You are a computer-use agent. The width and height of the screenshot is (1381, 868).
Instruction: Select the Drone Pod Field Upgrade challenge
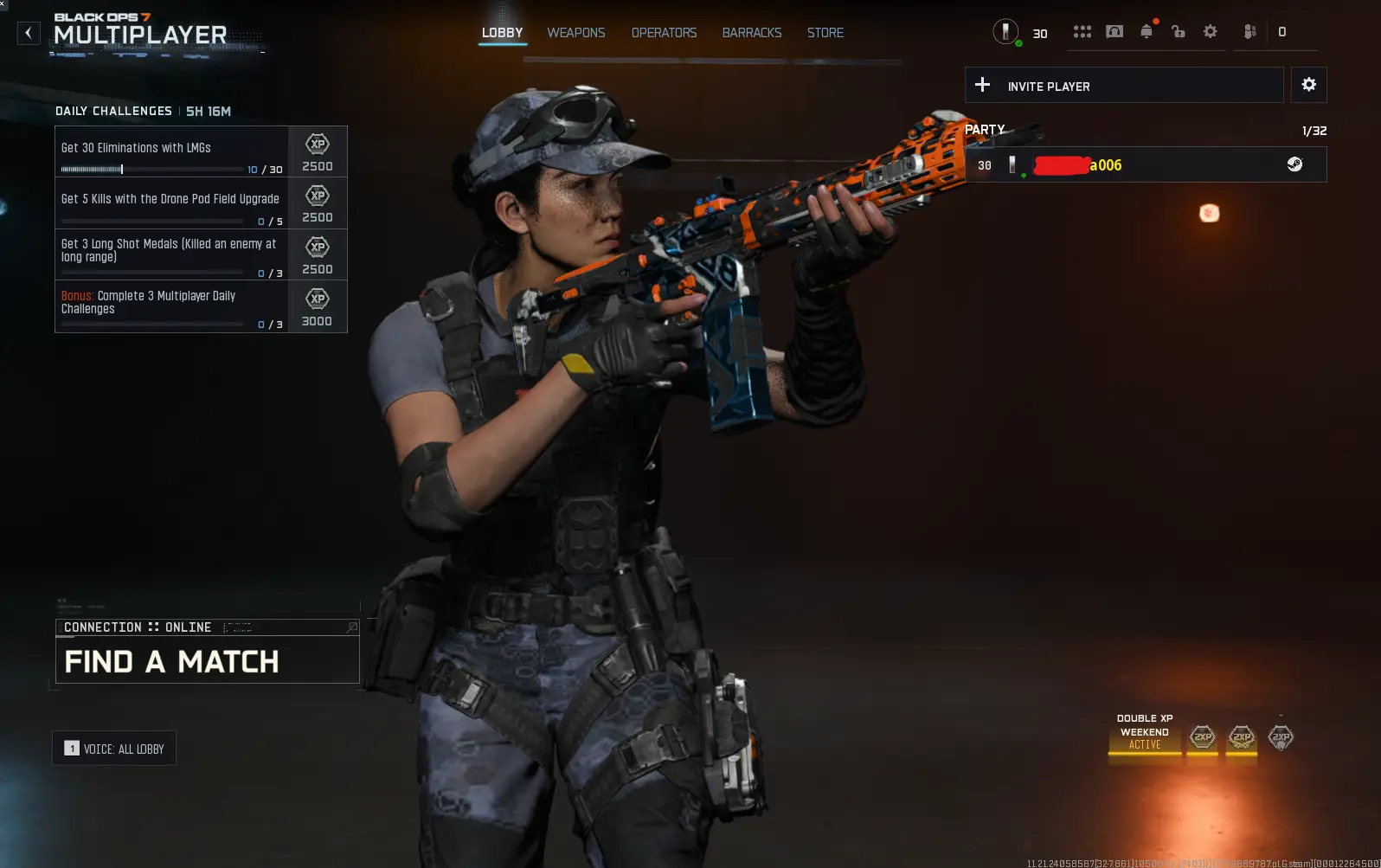click(171, 203)
